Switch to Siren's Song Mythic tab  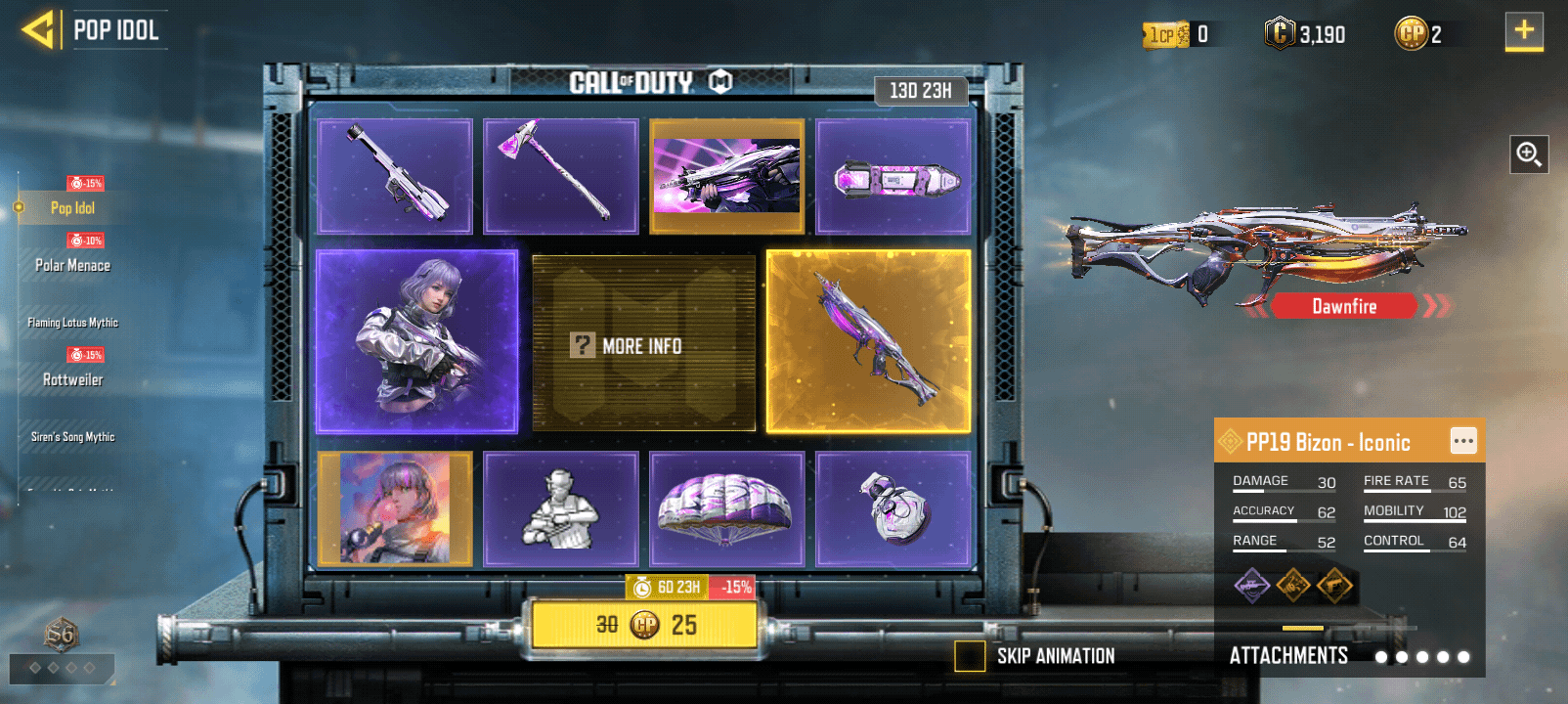point(72,437)
